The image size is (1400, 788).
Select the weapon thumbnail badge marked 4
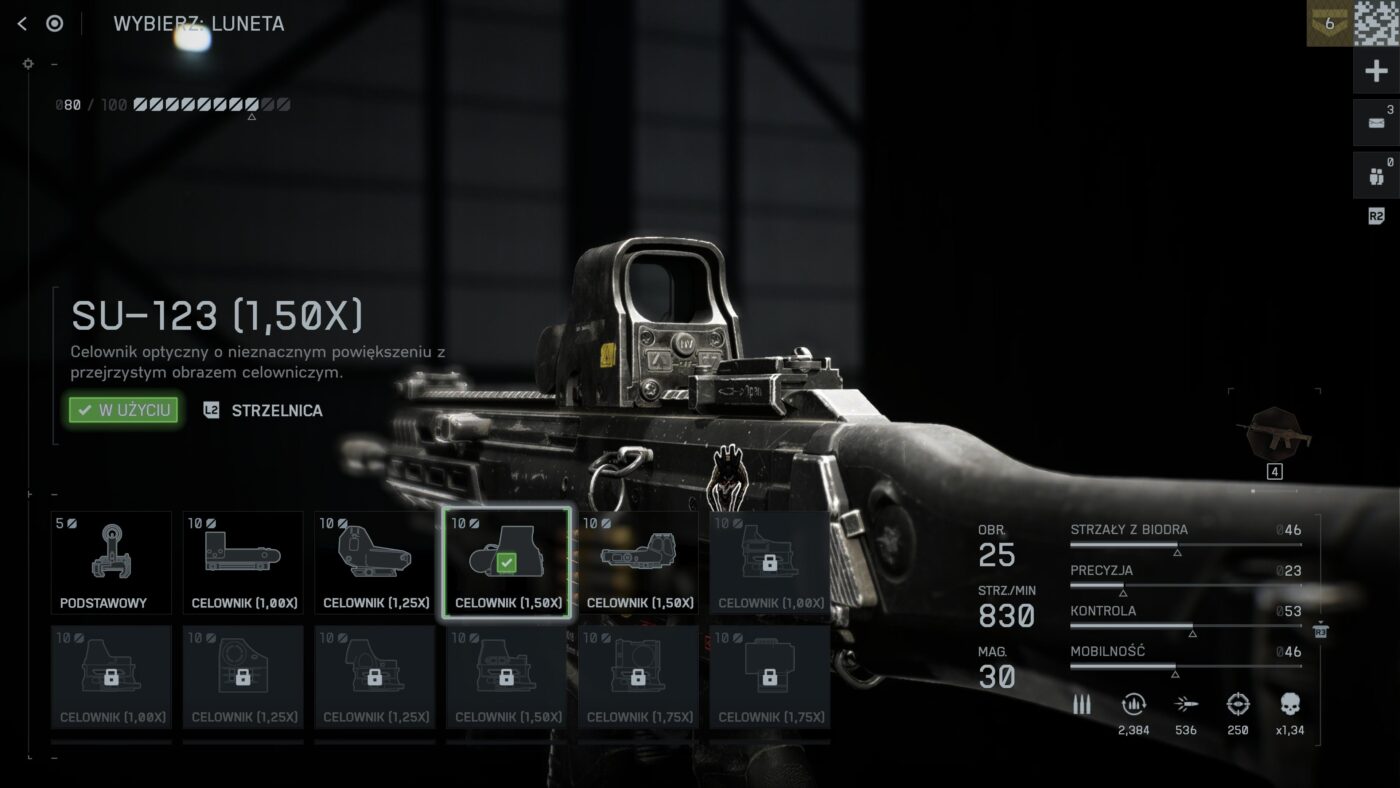pyautogui.click(x=1274, y=438)
